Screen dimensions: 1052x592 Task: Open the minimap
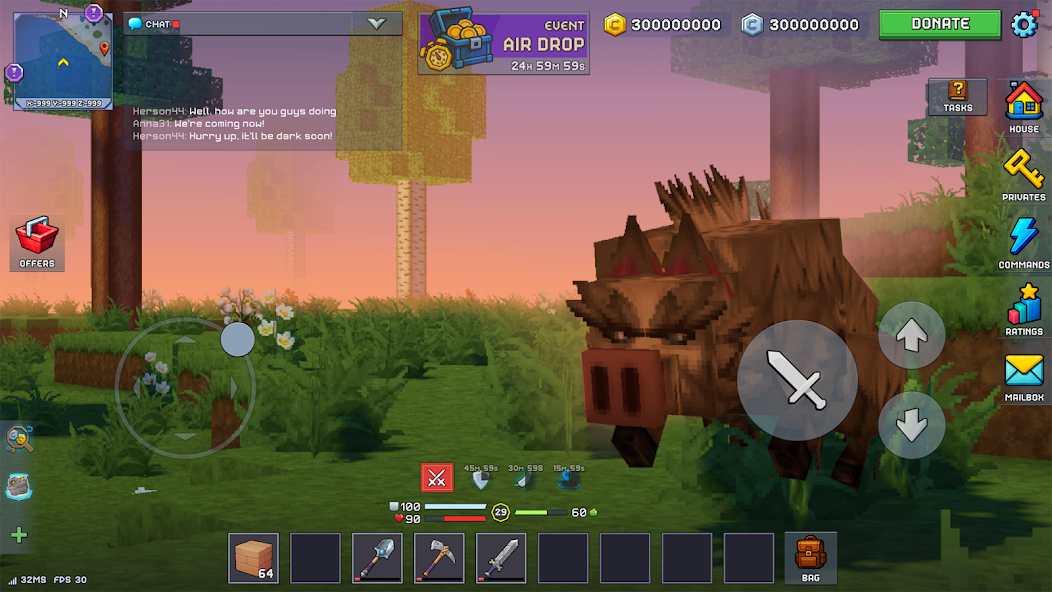tap(62, 60)
